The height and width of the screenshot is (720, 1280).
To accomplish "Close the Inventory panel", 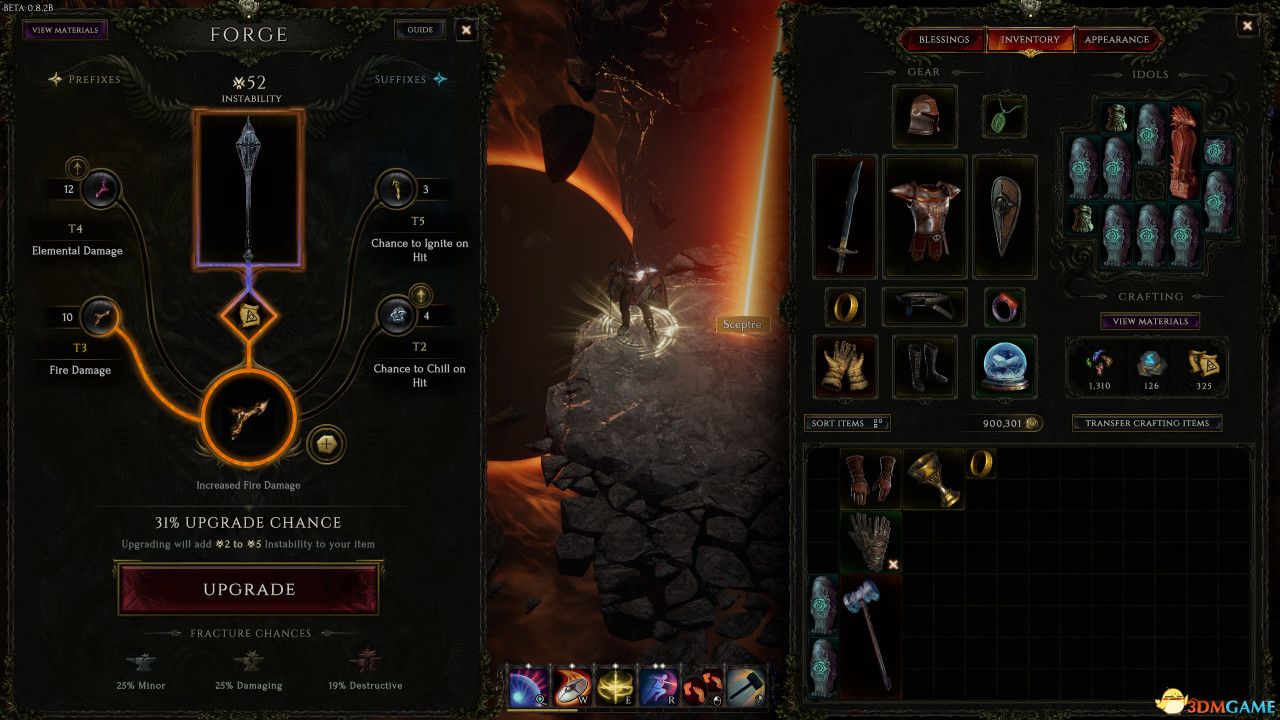I will [1247, 27].
